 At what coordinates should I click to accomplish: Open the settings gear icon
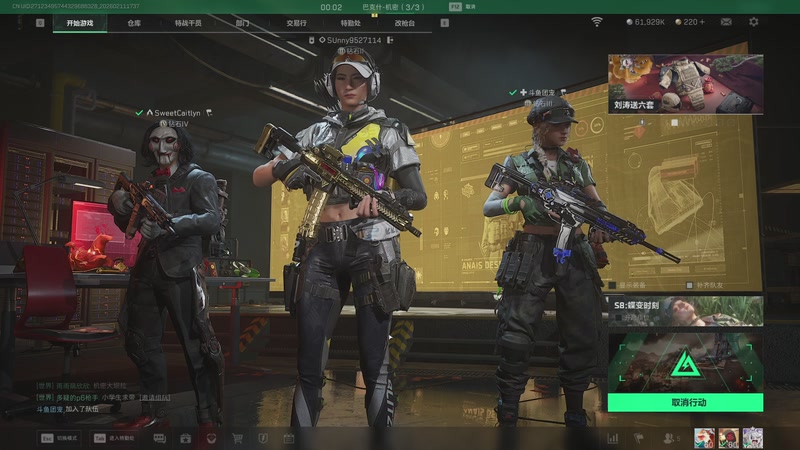coord(753,21)
